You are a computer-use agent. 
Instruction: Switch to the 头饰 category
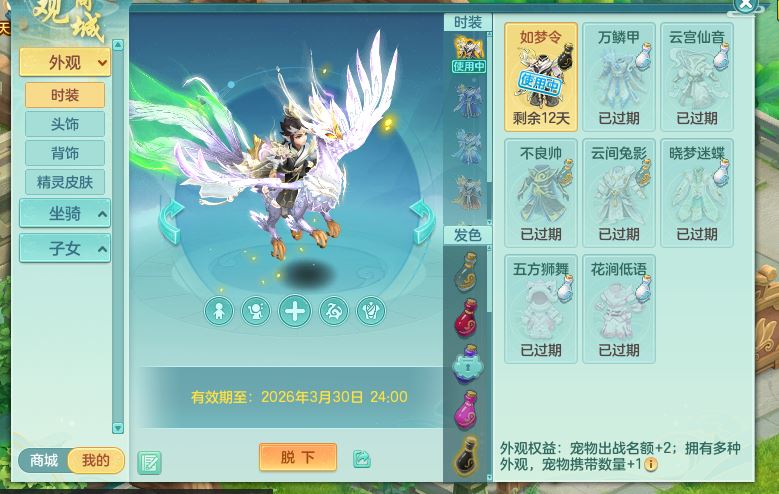(x=65, y=124)
